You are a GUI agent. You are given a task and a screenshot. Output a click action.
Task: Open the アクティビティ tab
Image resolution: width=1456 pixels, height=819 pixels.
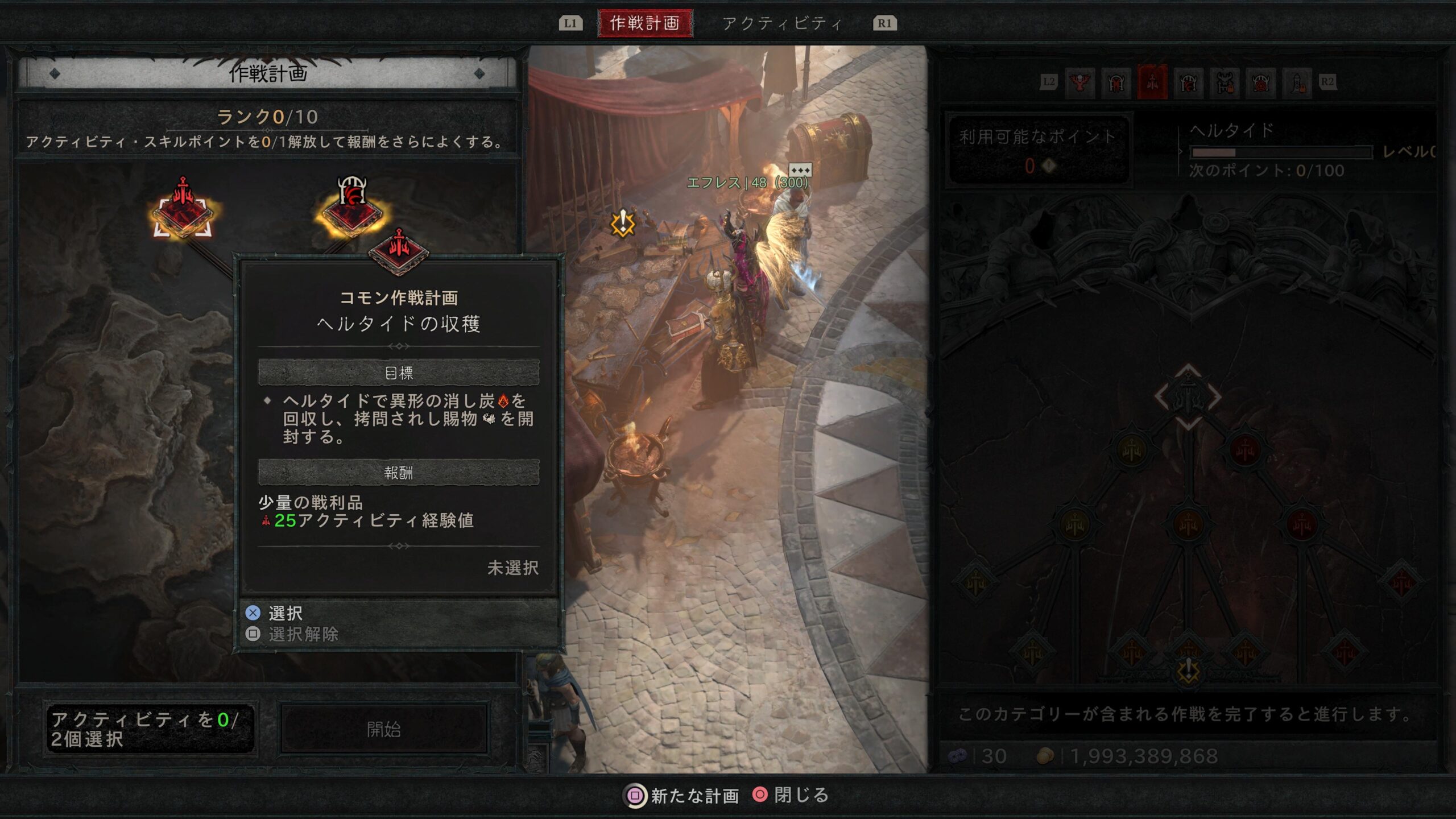(782, 23)
